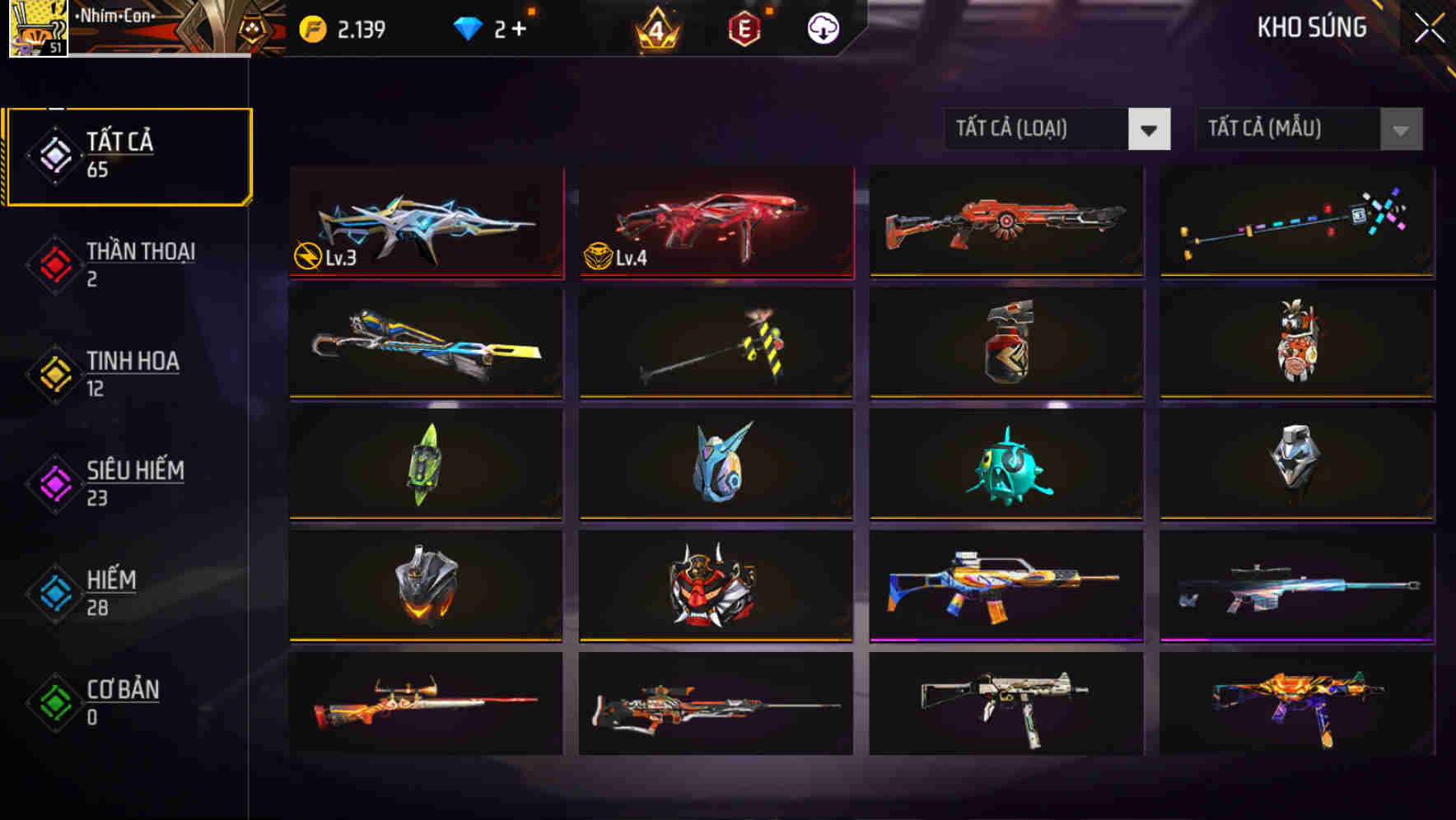Viewport: 1456px width, 820px height.
Task: Open the cloud download icon
Action: (x=823, y=27)
